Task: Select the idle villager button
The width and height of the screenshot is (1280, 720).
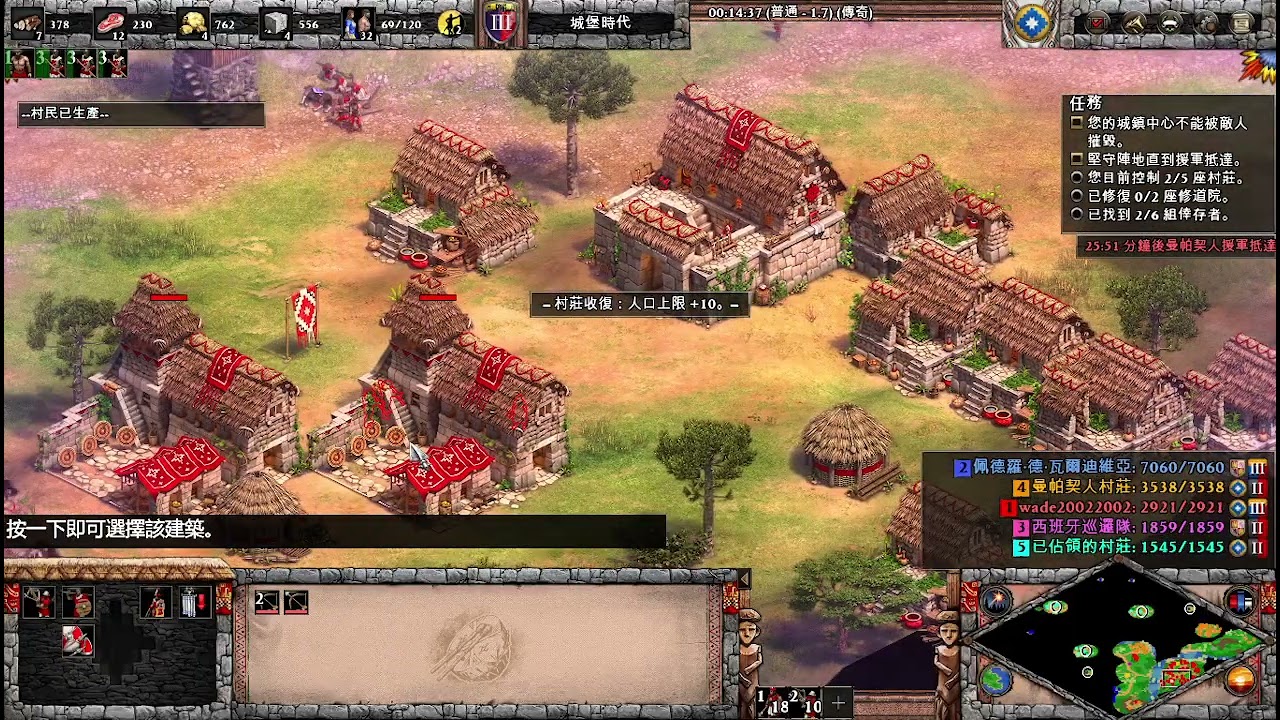Action: point(451,22)
